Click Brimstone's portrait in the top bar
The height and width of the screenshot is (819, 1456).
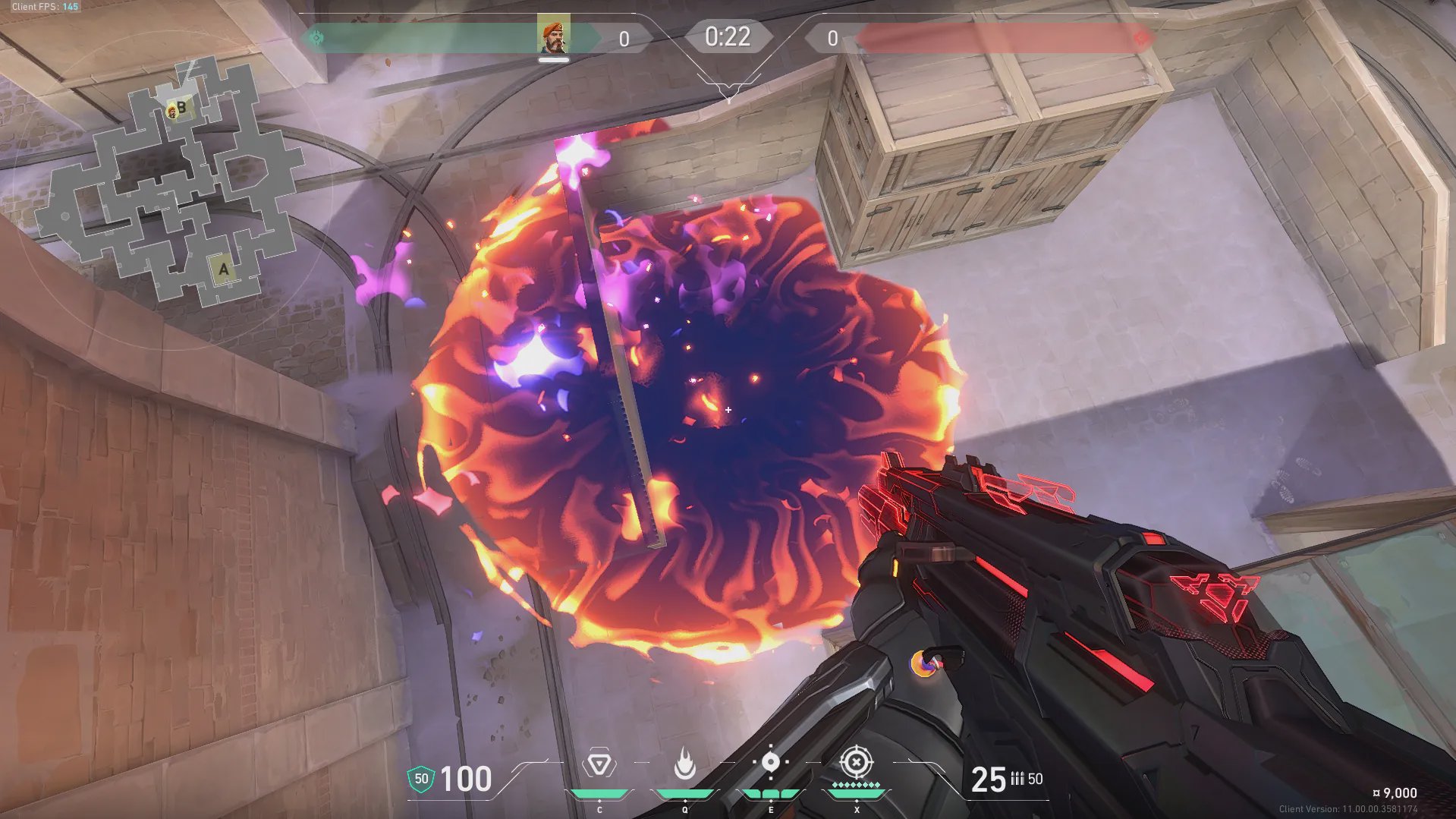point(553,36)
